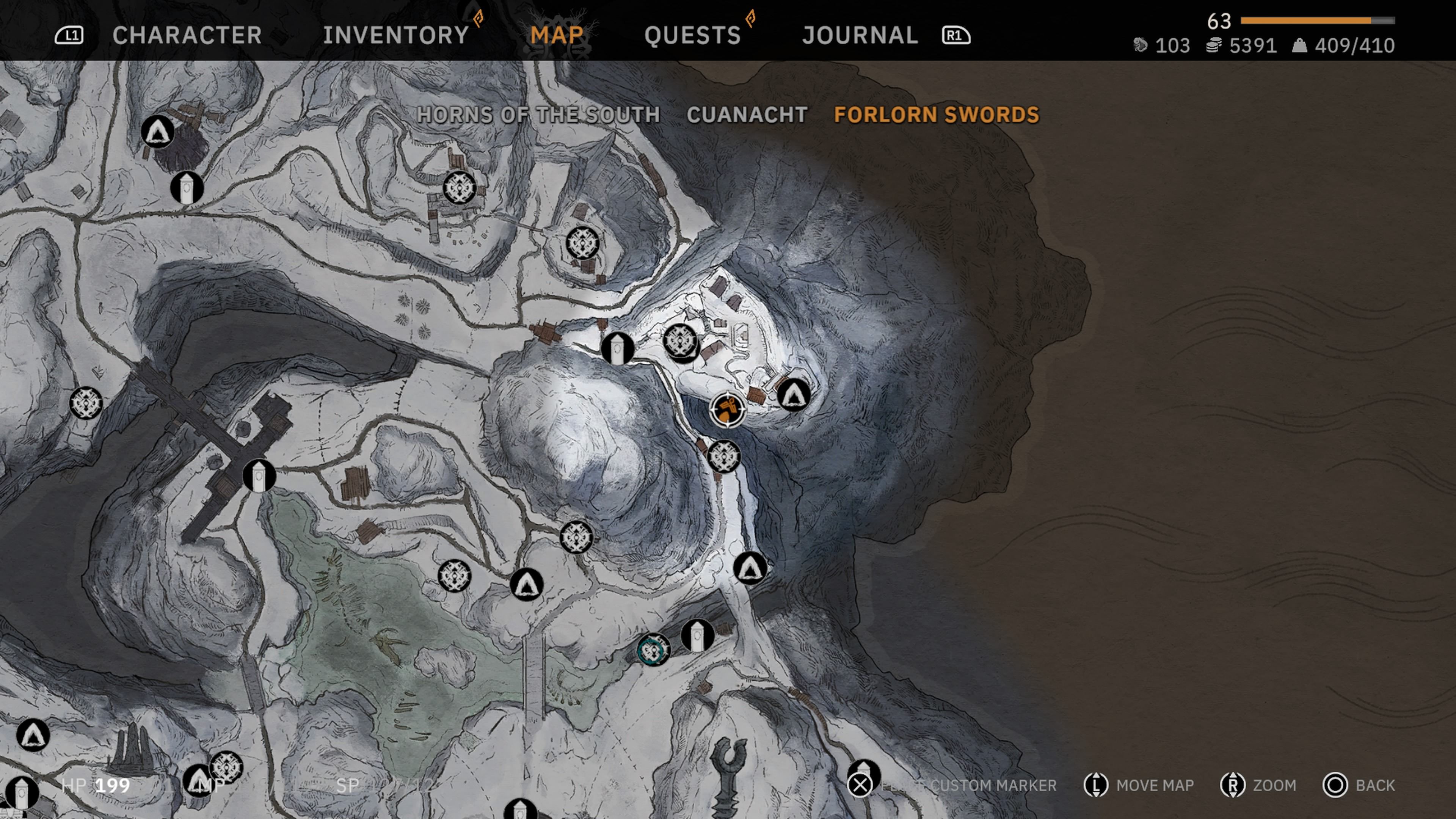This screenshot has width=1456, height=819.
Task: Open the Inventory tab
Action: click(395, 35)
